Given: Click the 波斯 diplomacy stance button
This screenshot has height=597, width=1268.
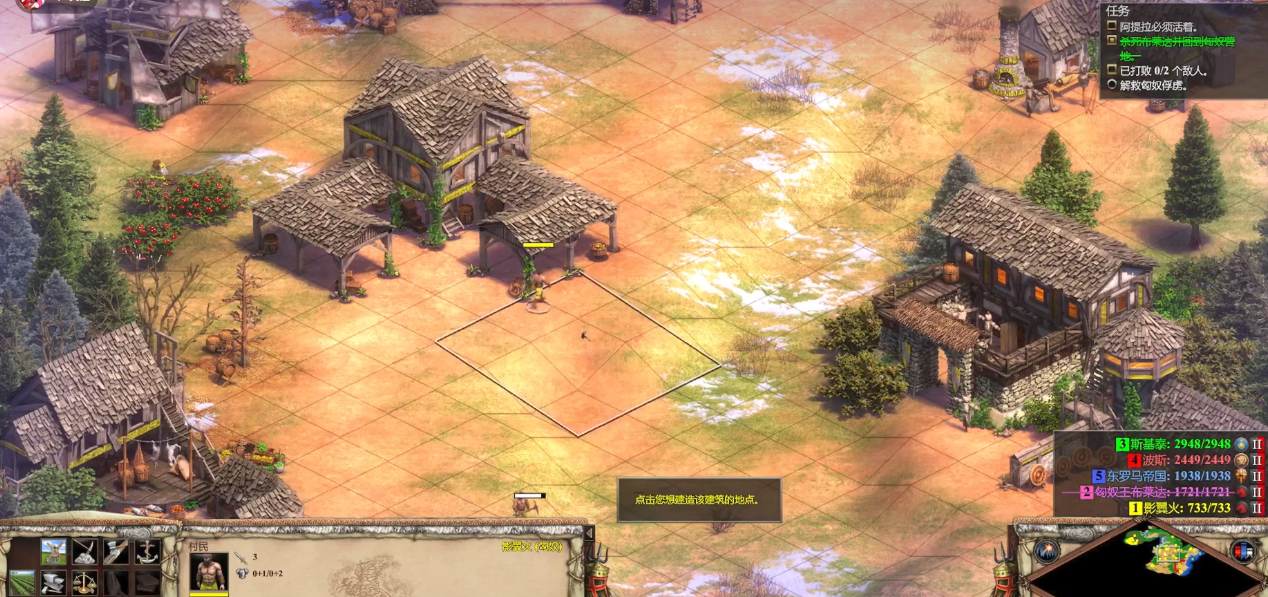Looking at the screenshot, I should pos(1259,460).
